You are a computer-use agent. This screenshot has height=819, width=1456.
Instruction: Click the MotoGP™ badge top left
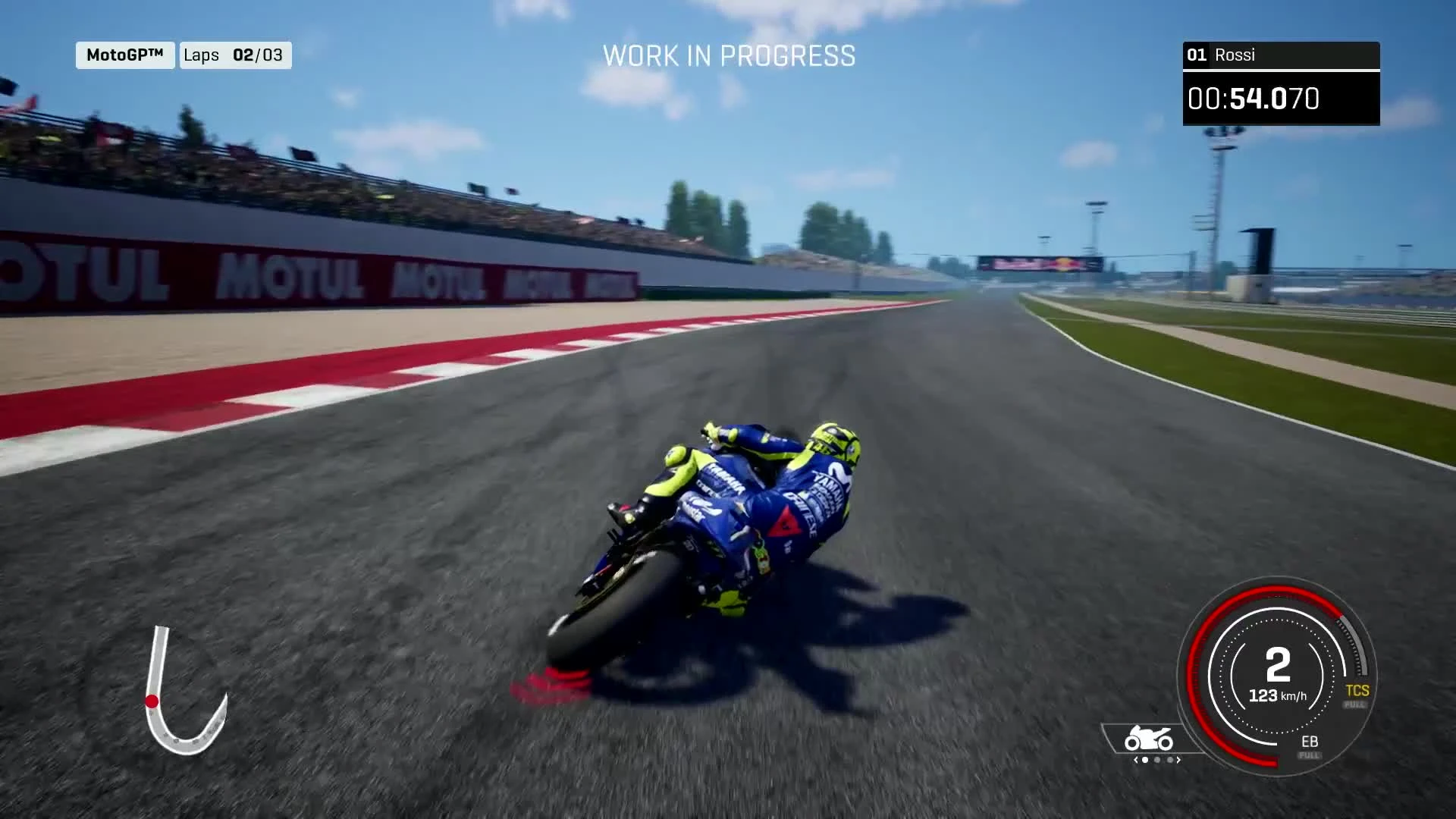click(124, 55)
